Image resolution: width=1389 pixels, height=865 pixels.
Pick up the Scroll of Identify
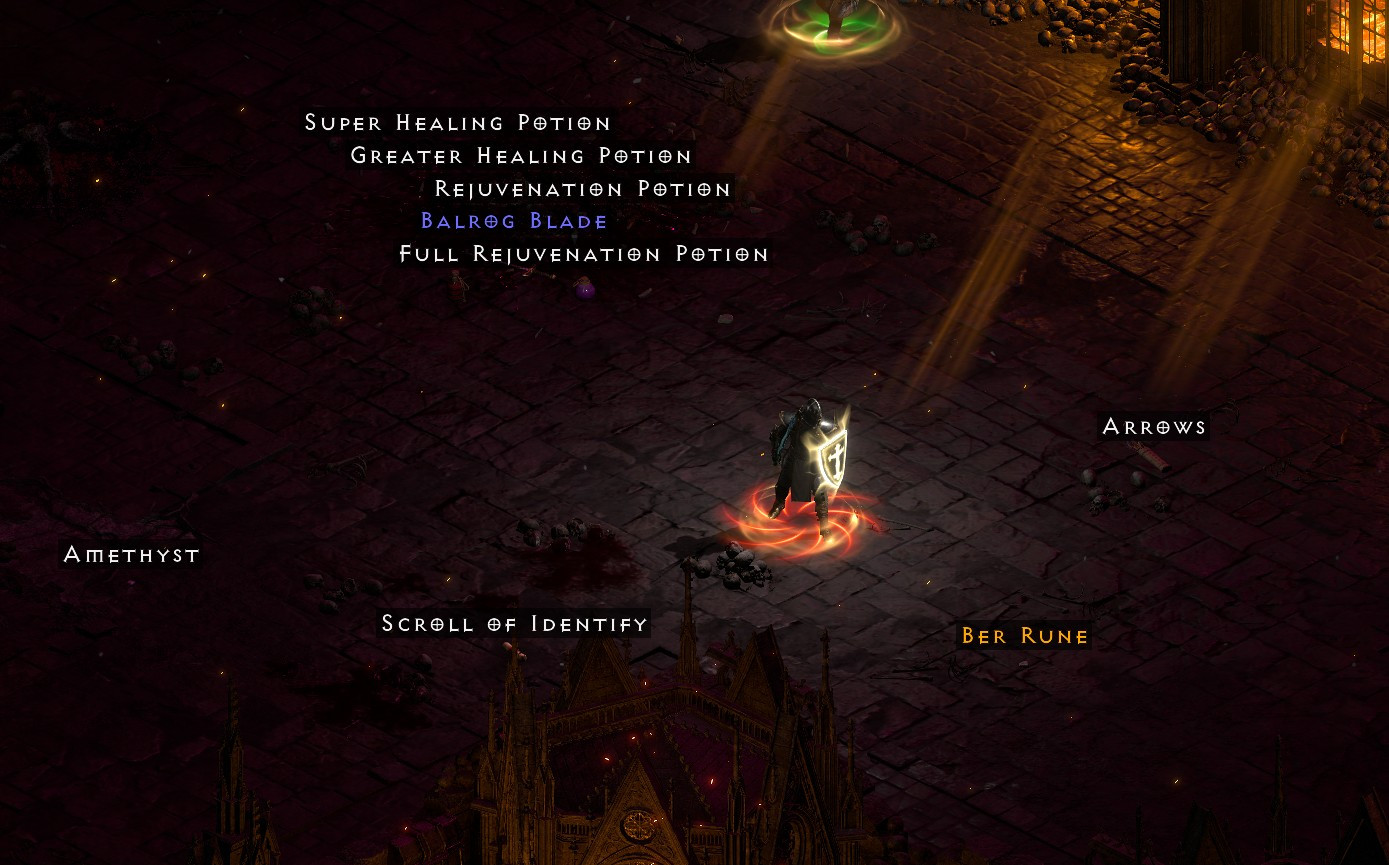coord(514,623)
